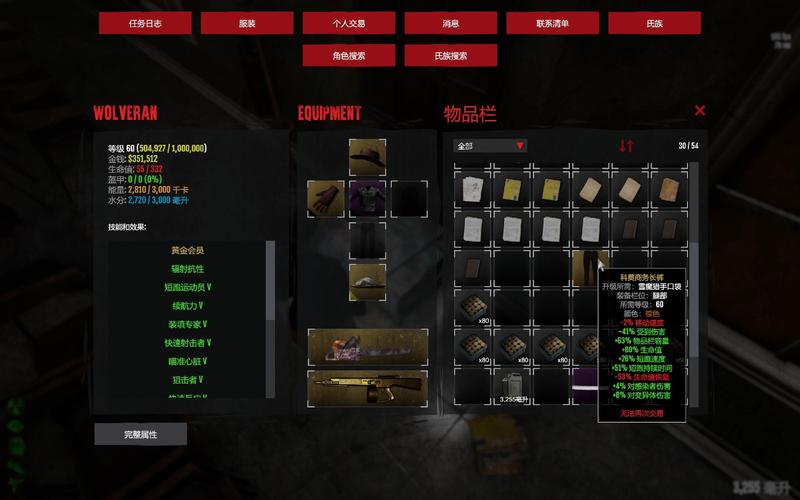Show 完整属性 full attributes
The height and width of the screenshot is (500, 800).
[x=140, y=434]
